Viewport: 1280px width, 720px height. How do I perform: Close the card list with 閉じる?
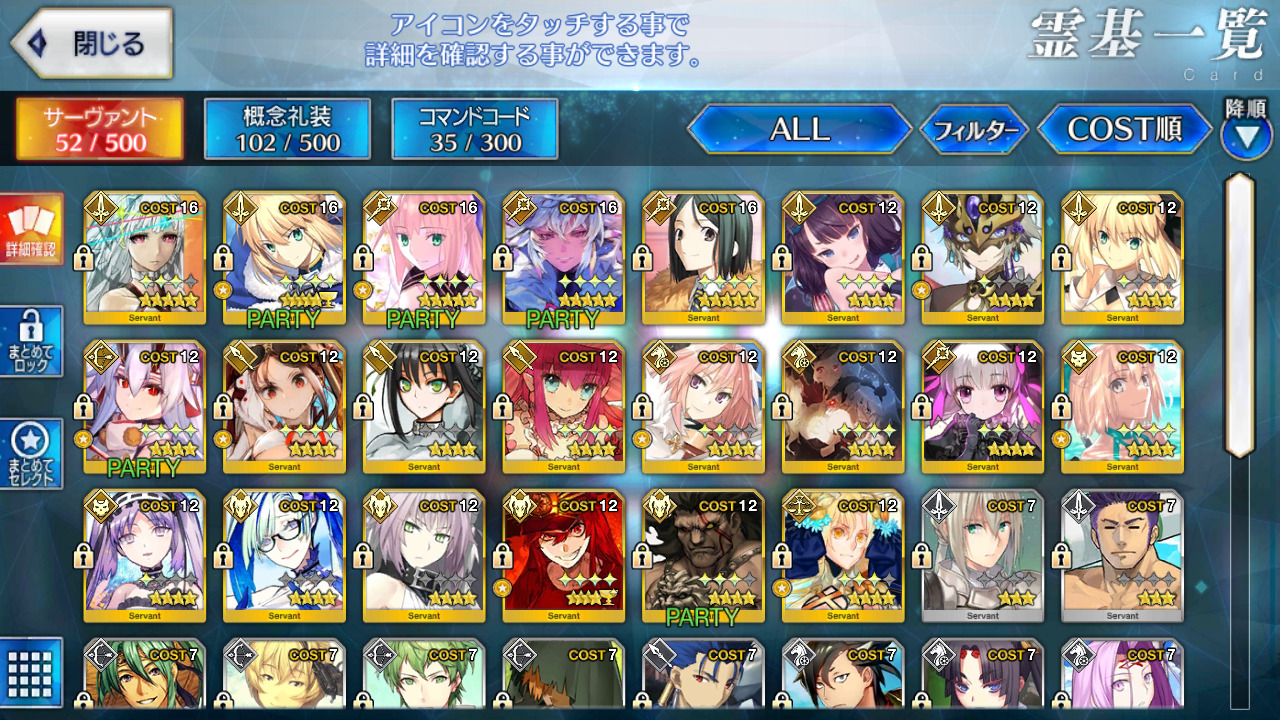coord(92,44)
